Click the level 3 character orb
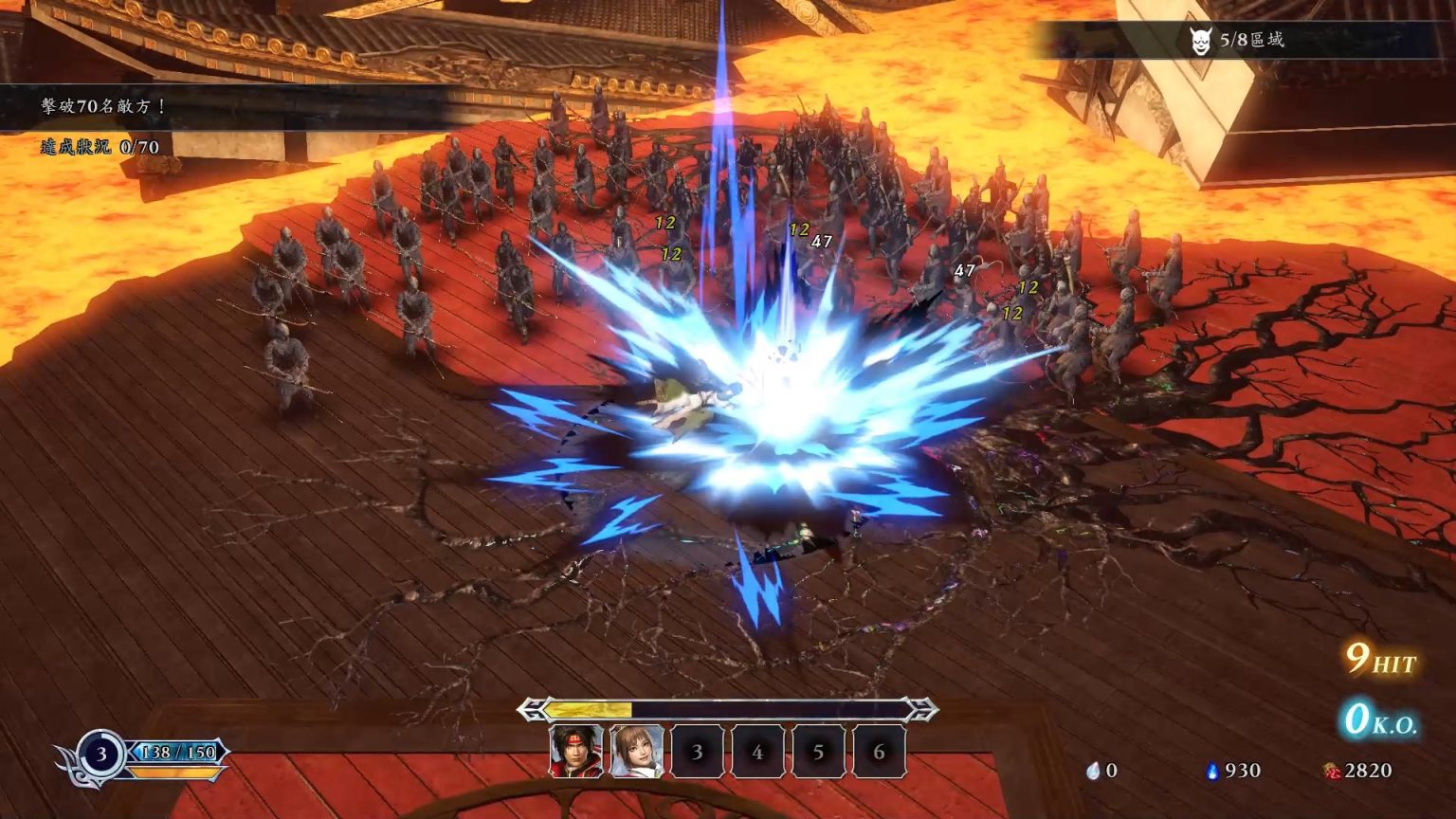The height and width of the screenshot is (819, 1456). pos(100,755)
